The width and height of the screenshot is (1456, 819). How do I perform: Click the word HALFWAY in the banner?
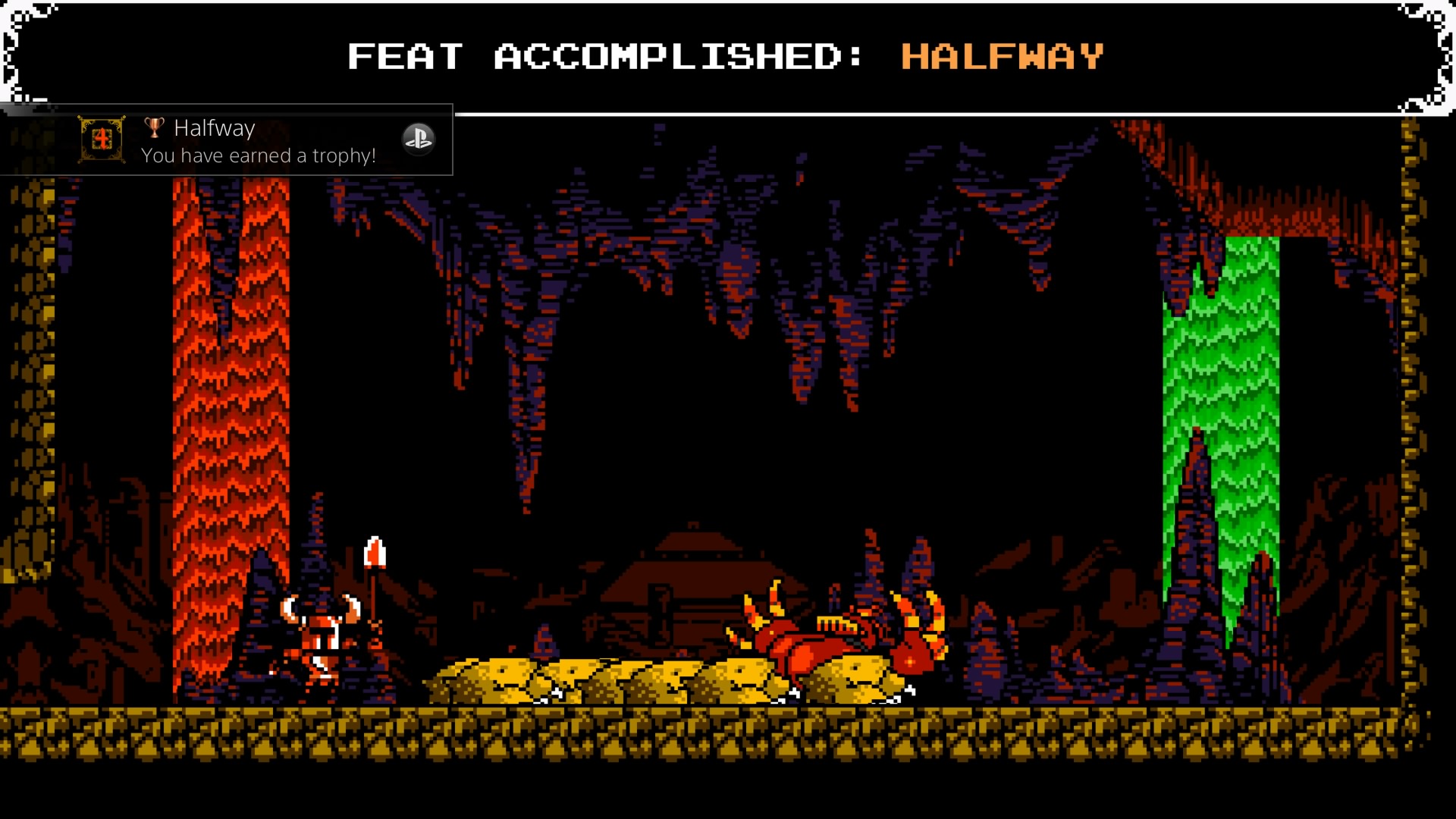tap(1001, 55)
